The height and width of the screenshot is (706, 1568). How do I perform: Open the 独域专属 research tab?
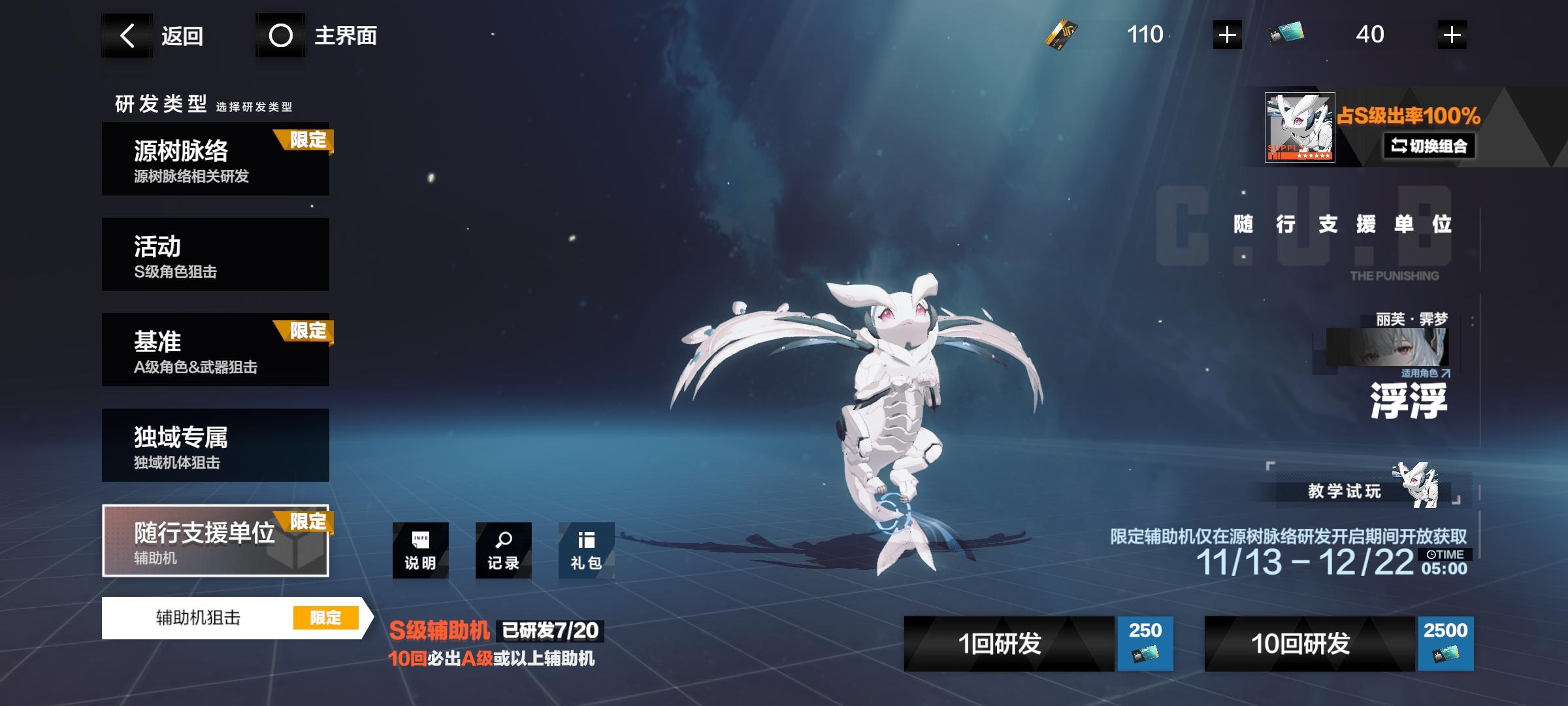click(216, 445)
